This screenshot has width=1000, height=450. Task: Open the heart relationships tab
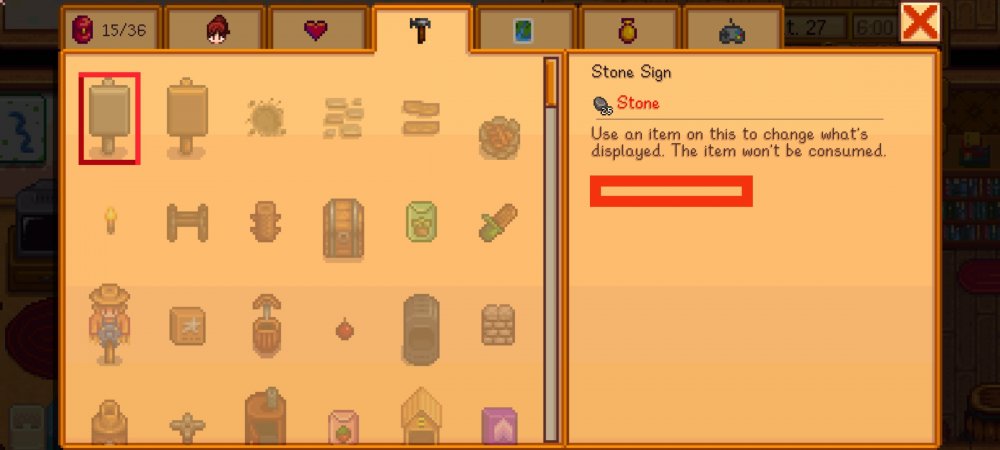(317, 30)
